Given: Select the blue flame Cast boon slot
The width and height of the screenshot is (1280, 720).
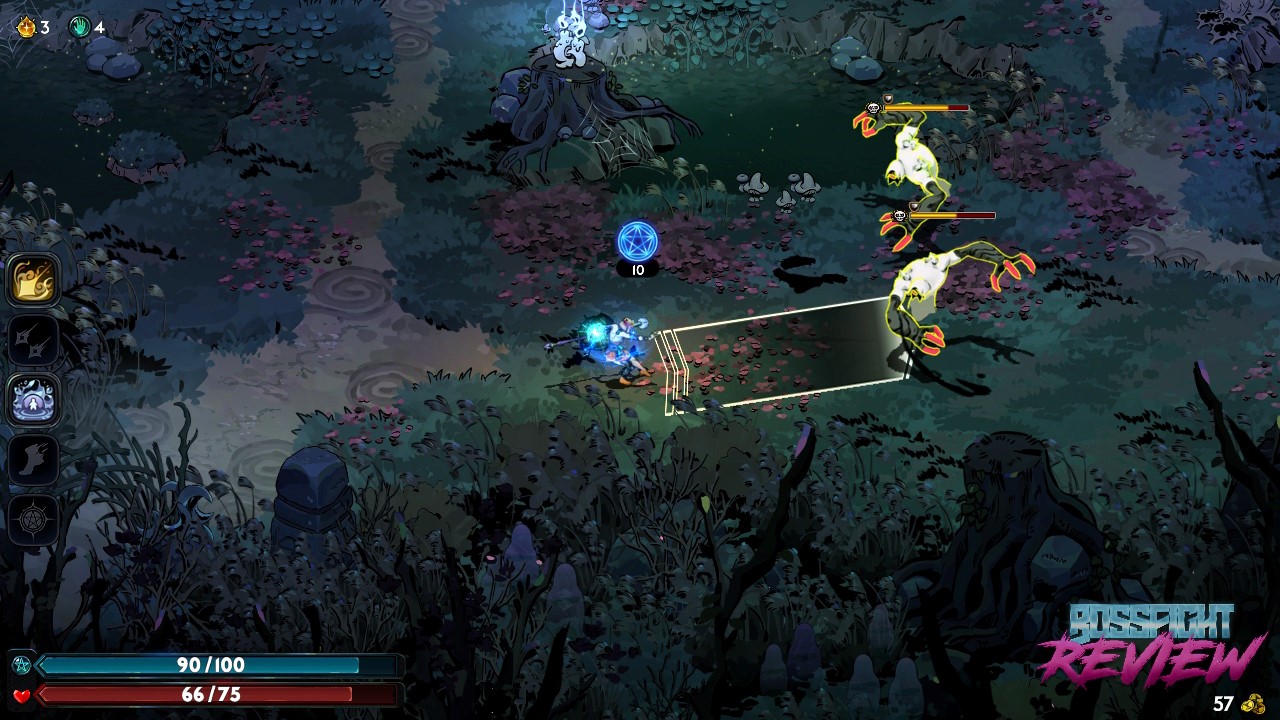Looking at the screenshot, I should pyautogui.click(x=34, y=400).
